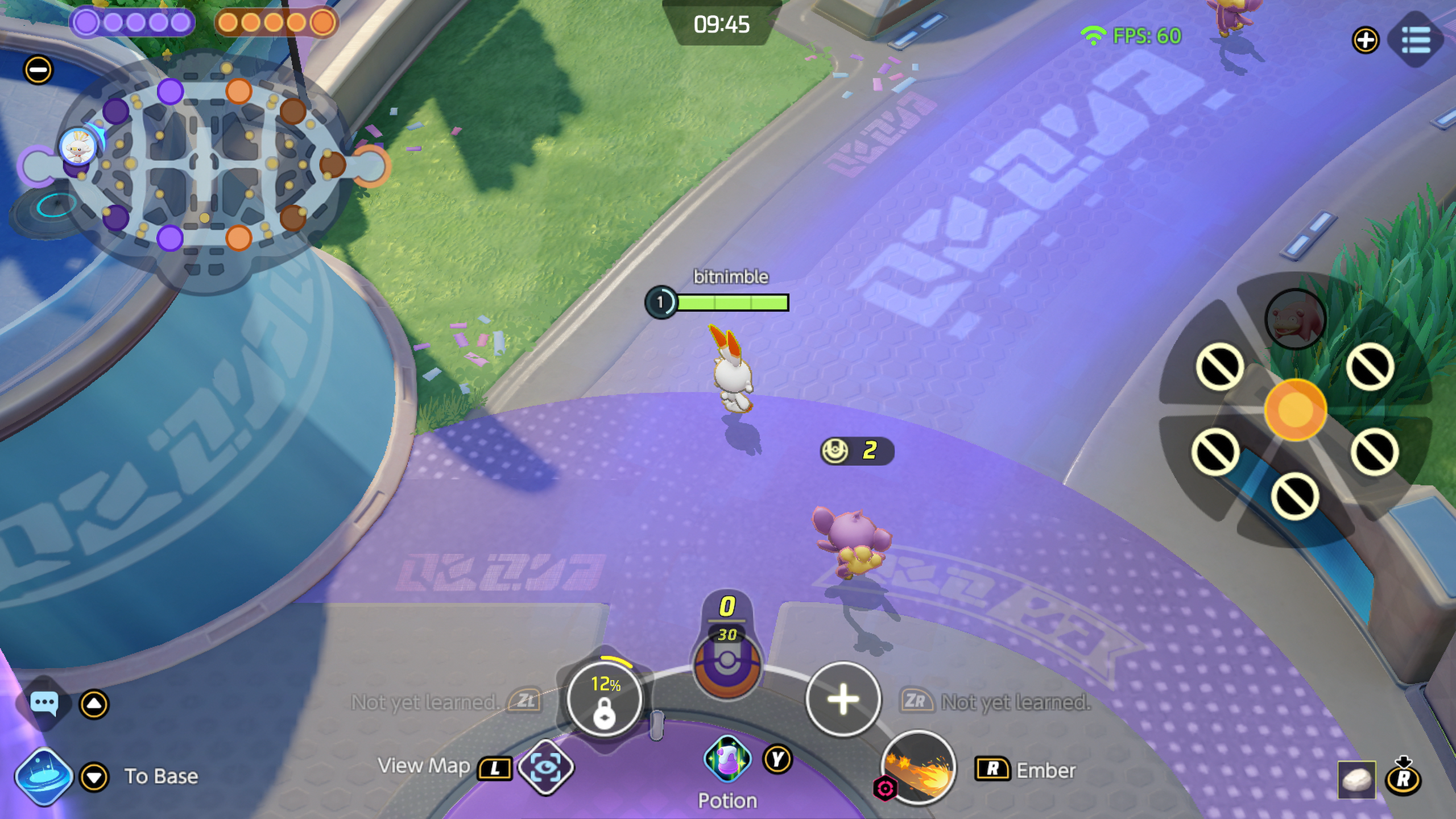1456x819 pixels.
Task: Tap the orange basic attack button
Action: pos(1295,409)
